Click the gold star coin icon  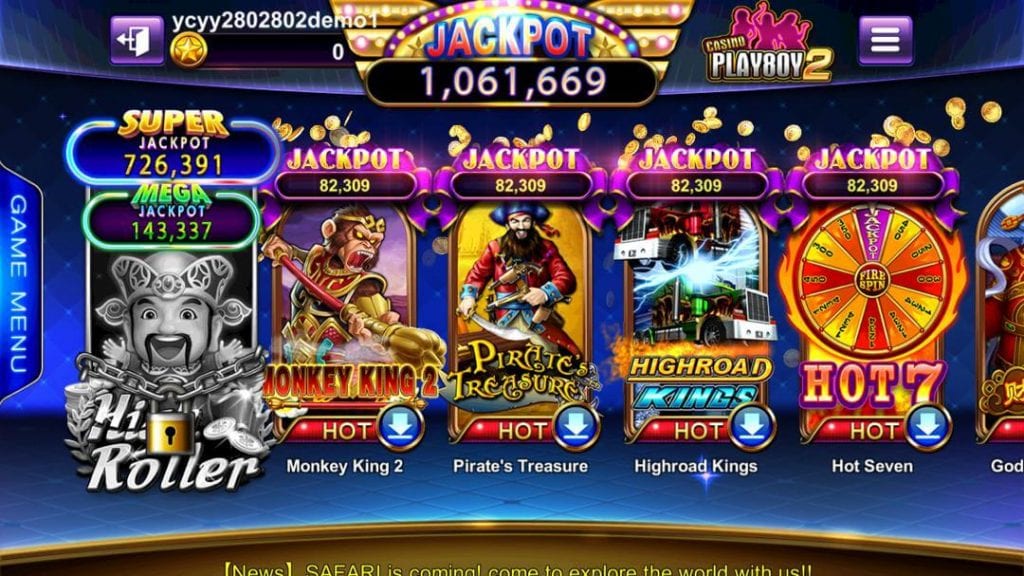(188, 50)
